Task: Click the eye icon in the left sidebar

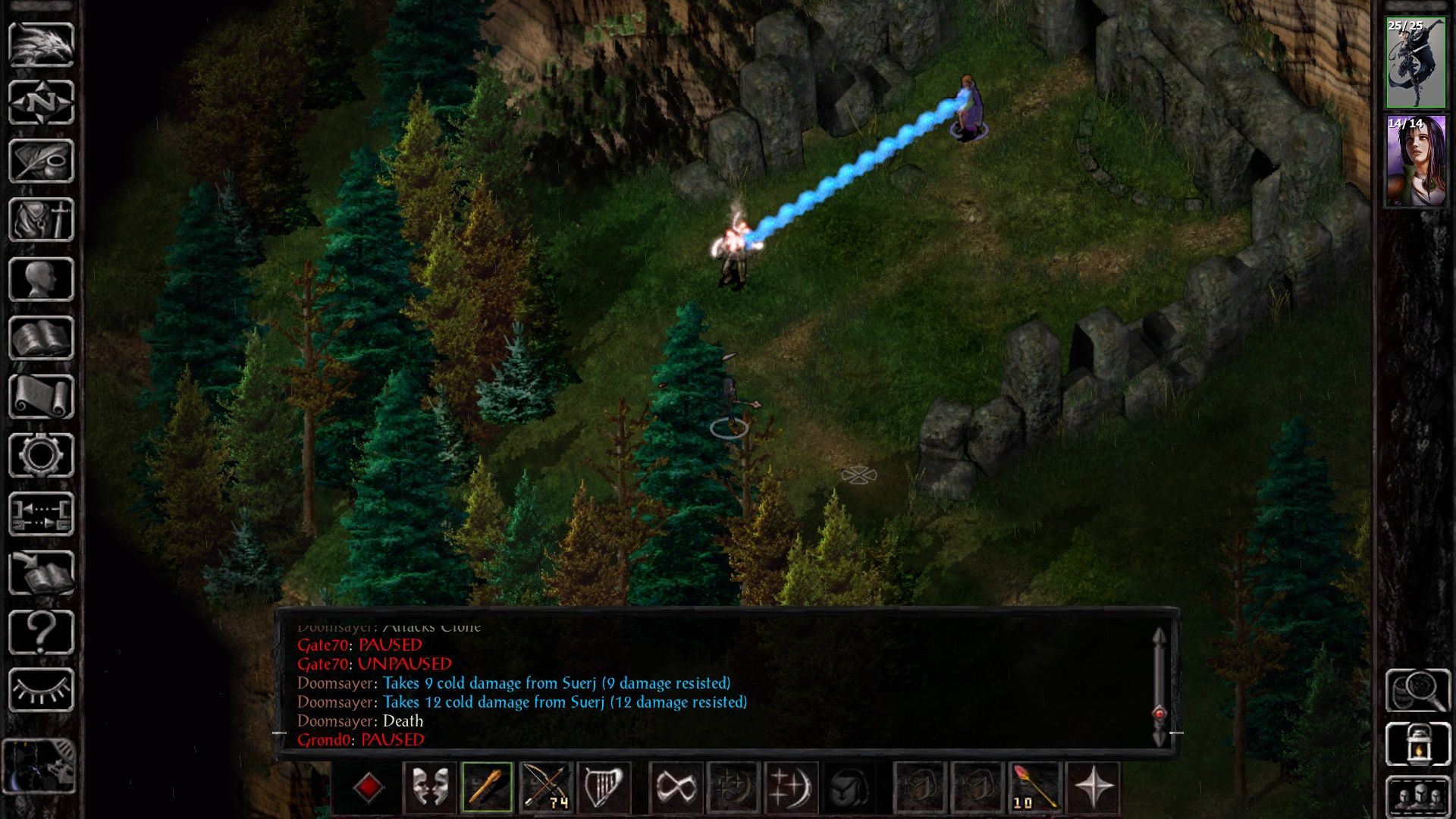Action: pyautogui.click(x=42, y=691)
